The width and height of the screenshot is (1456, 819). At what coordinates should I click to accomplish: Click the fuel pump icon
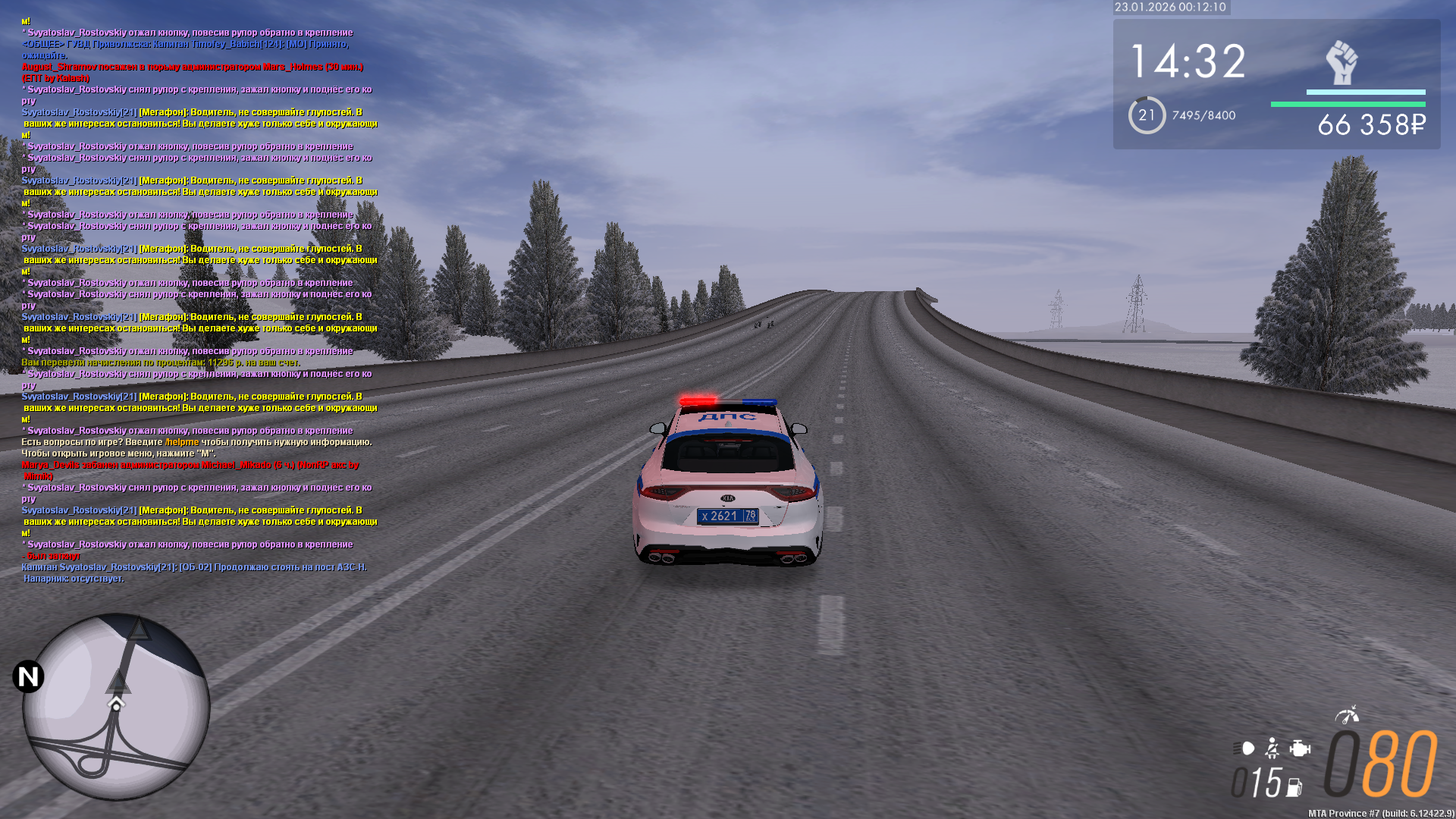[1294, 787]
